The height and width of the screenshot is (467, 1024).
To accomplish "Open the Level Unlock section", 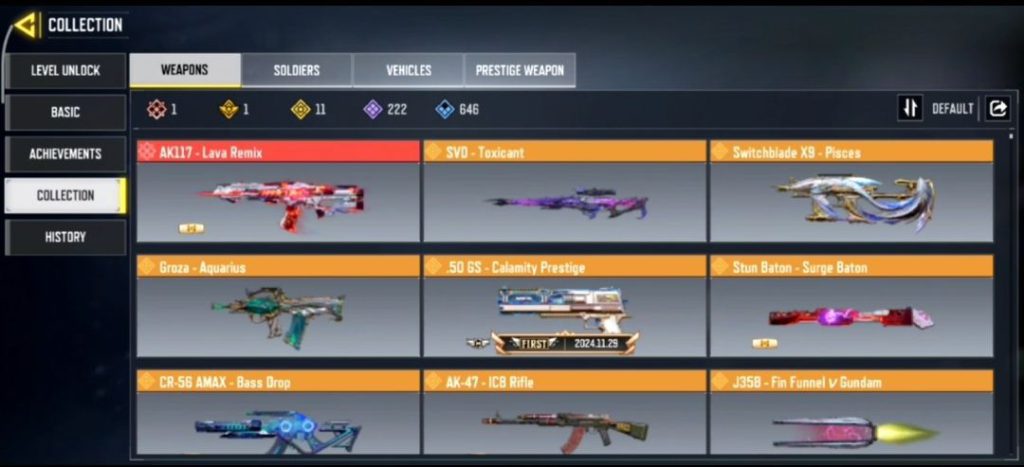I will 65,70.
